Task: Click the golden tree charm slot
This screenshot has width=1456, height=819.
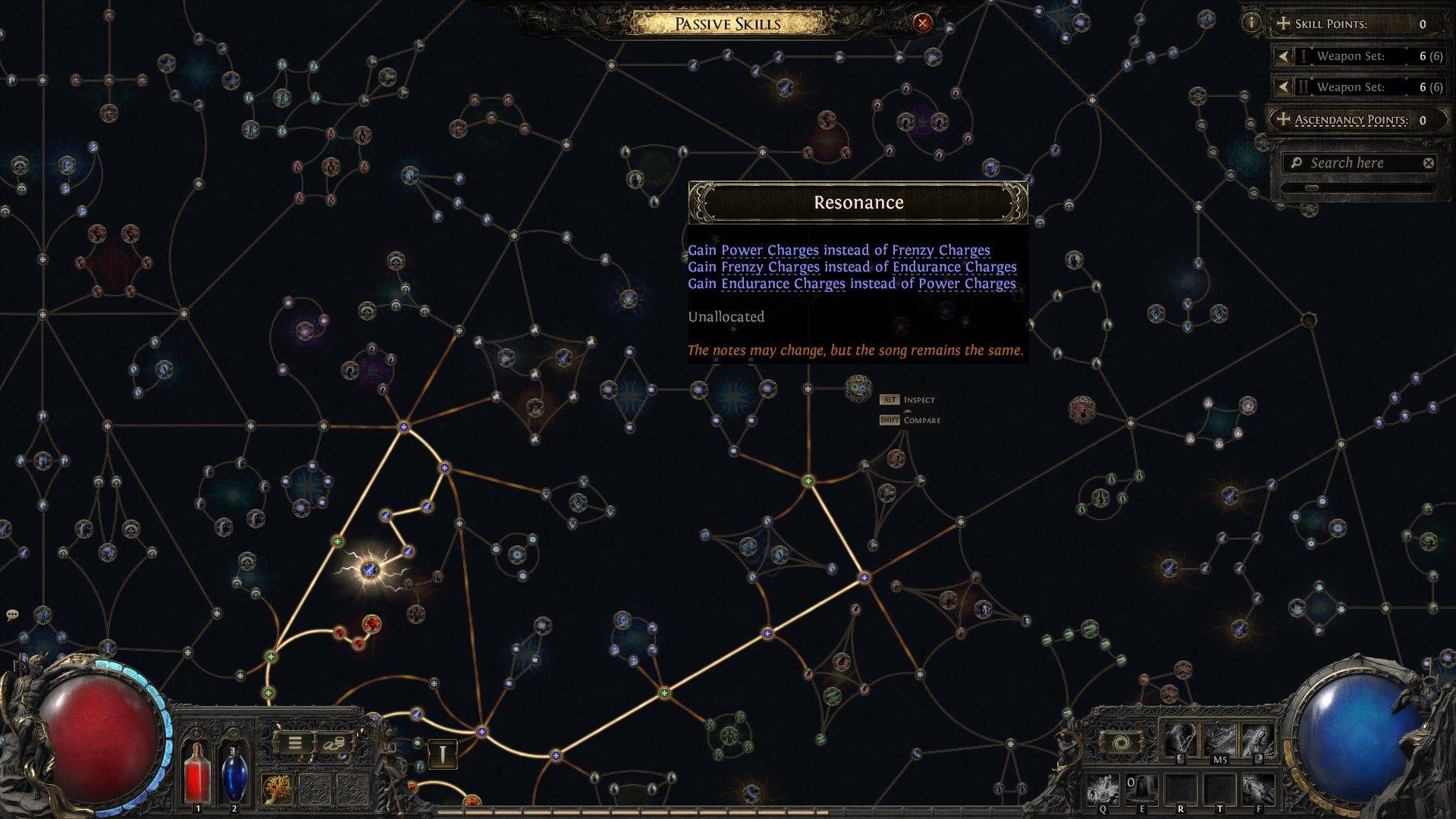Action: point(278,789)
